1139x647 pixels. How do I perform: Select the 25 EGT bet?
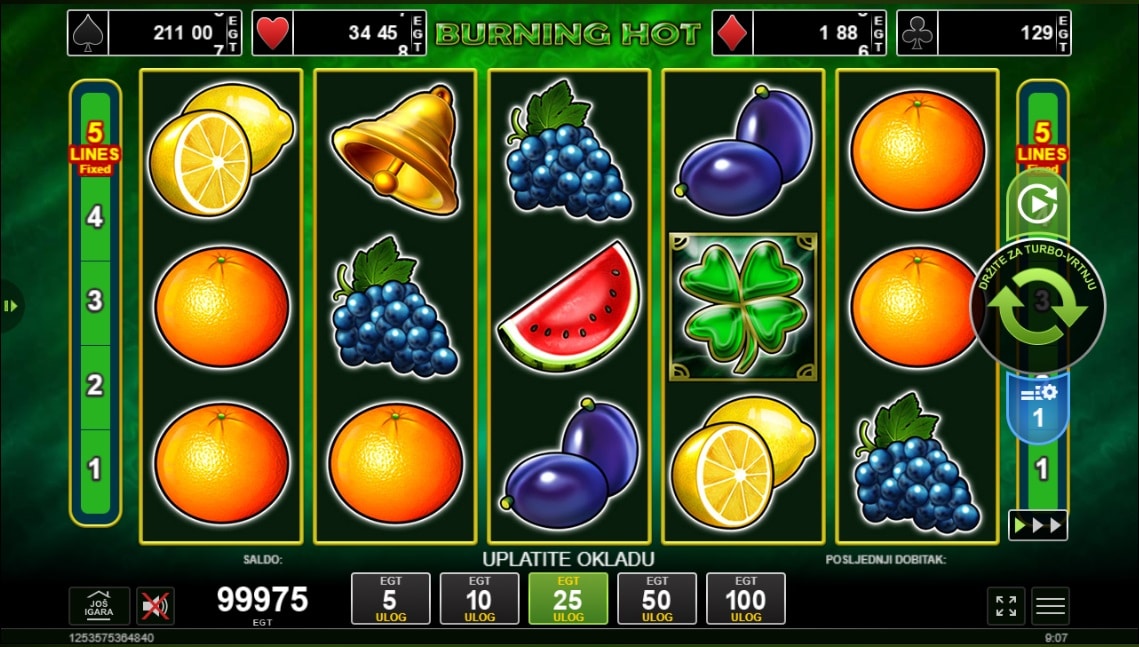point(568,599)
